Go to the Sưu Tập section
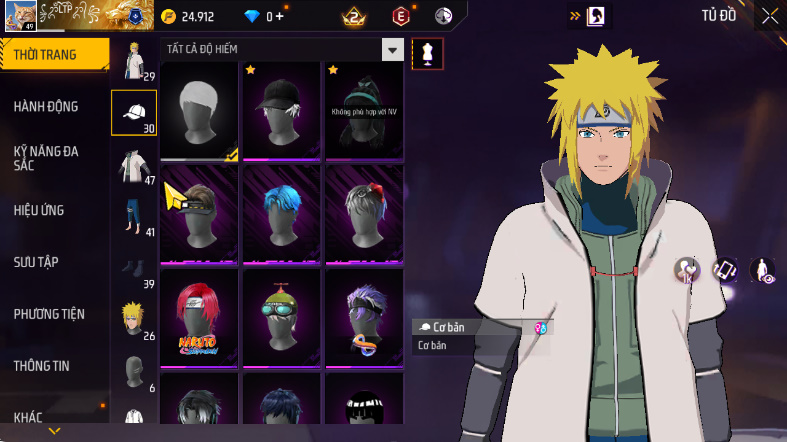Viewport: 787px width, 442px height. (x=37, y=262)
